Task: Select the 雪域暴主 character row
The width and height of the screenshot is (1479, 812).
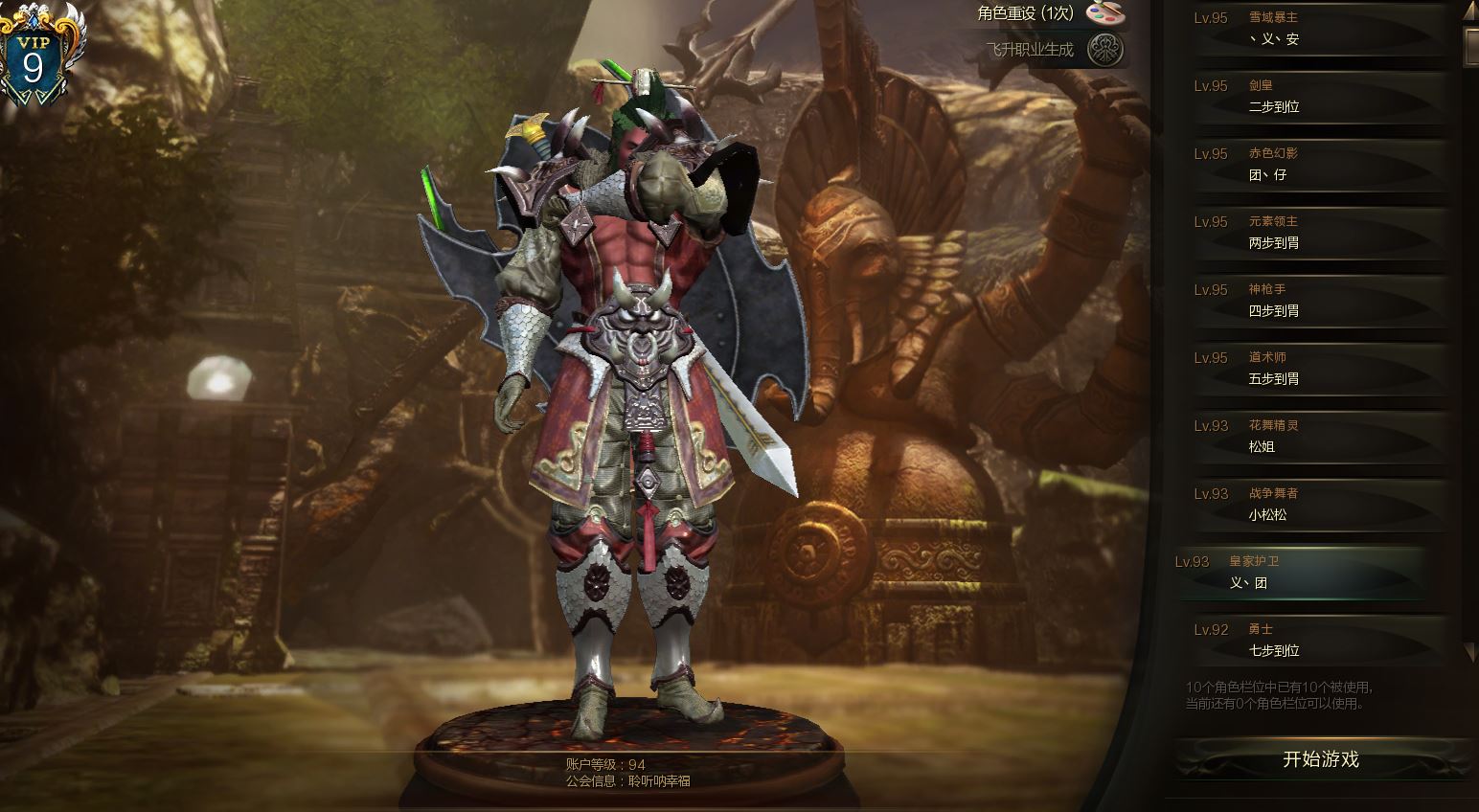Action: pos(1318,29)
